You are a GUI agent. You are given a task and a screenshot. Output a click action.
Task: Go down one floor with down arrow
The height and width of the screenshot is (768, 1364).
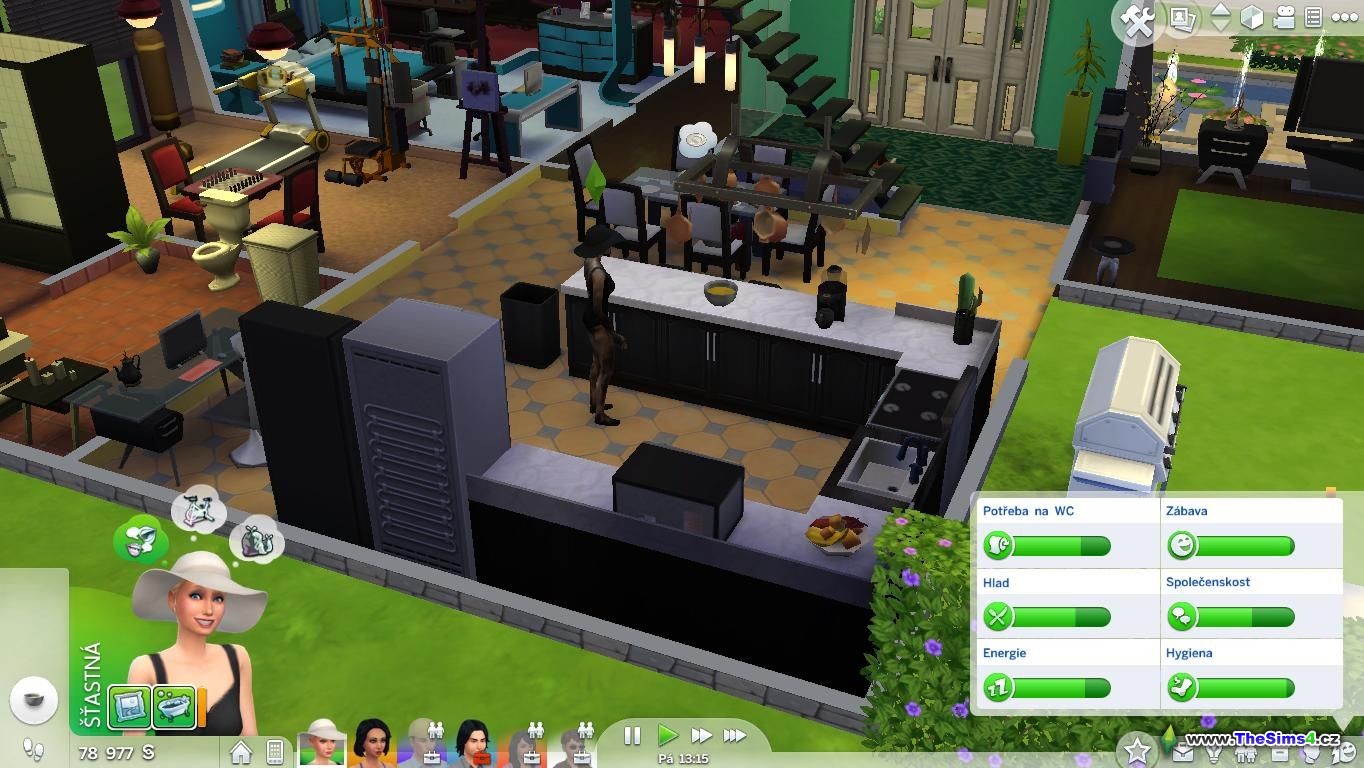click(1220, 27)
